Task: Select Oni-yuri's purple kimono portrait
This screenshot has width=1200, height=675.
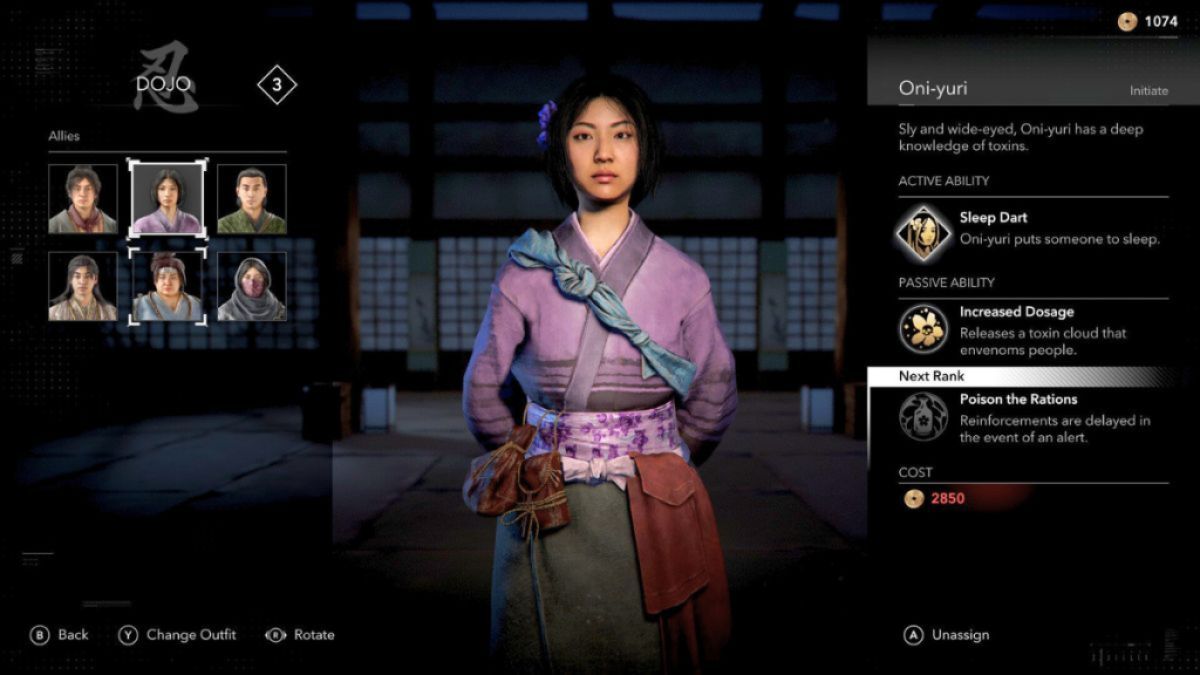Action: point(167,199)
